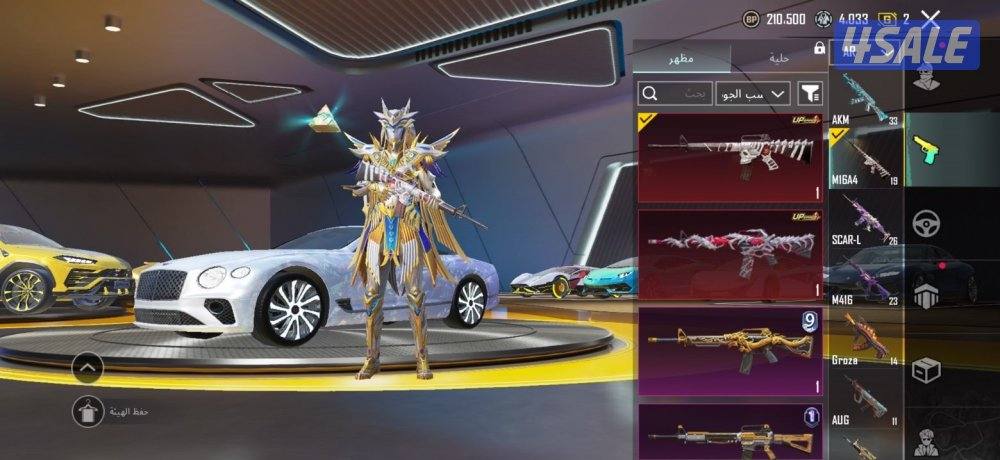Viewport: 1000px width, 460px height.
Task: Switch to the مظهر skins tab
Action: coord(683,59)
